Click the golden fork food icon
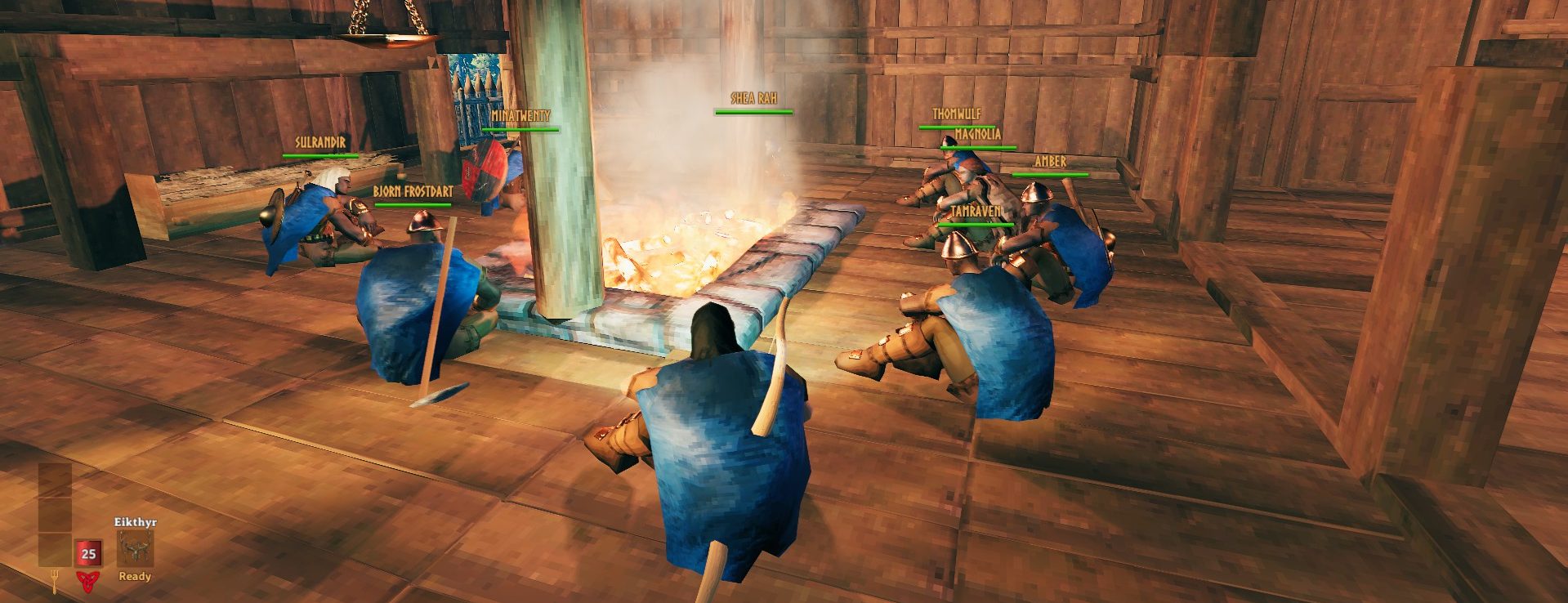 point(54,580)
